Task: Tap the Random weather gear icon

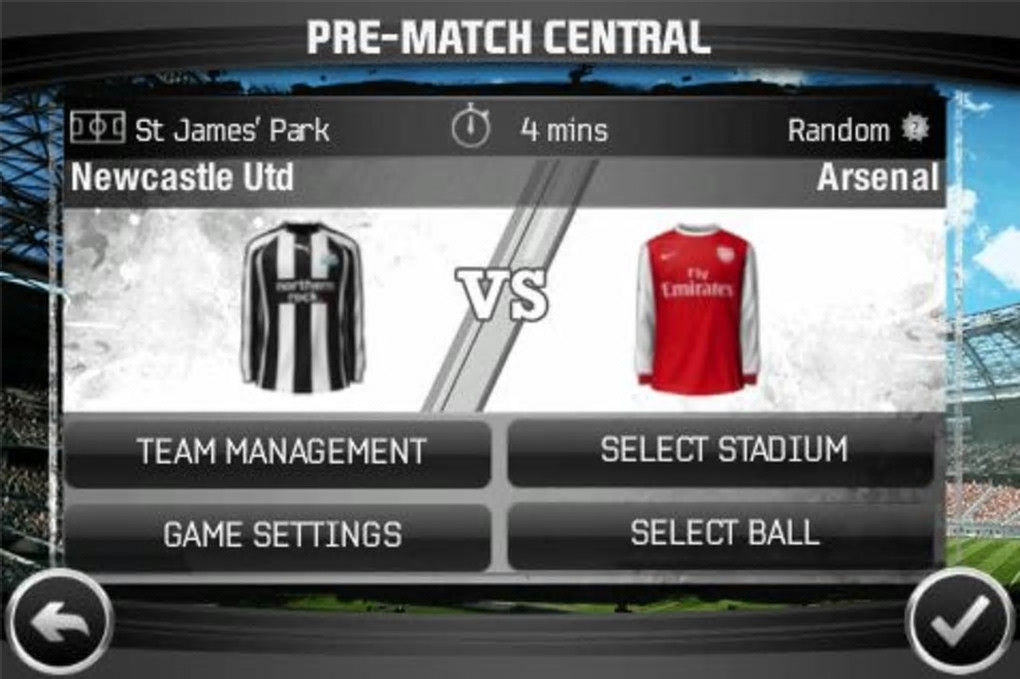Action: (914, 128)
